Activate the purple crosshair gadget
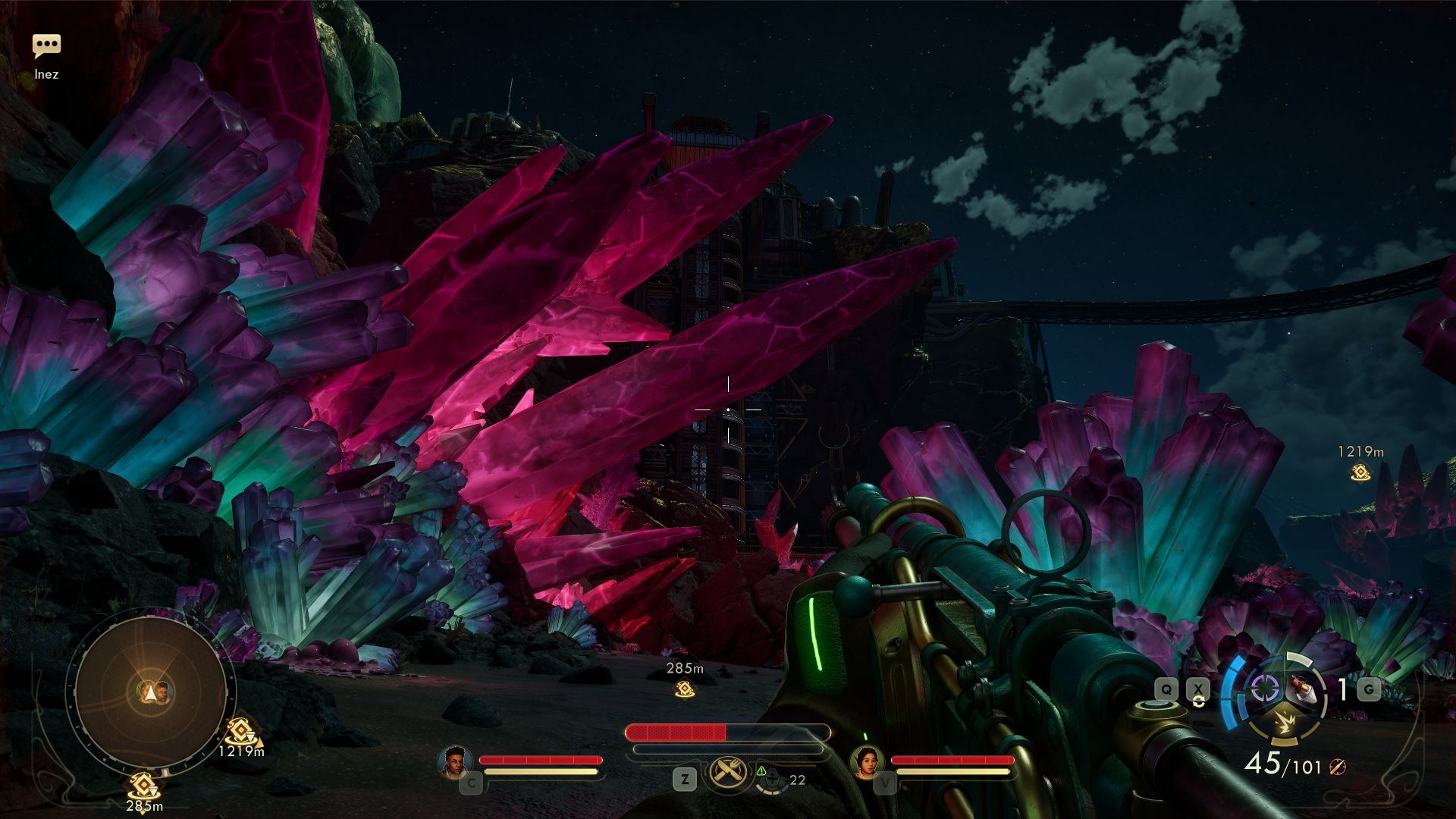Screen dimensions: 1456x819 (x=1264, y=688)
